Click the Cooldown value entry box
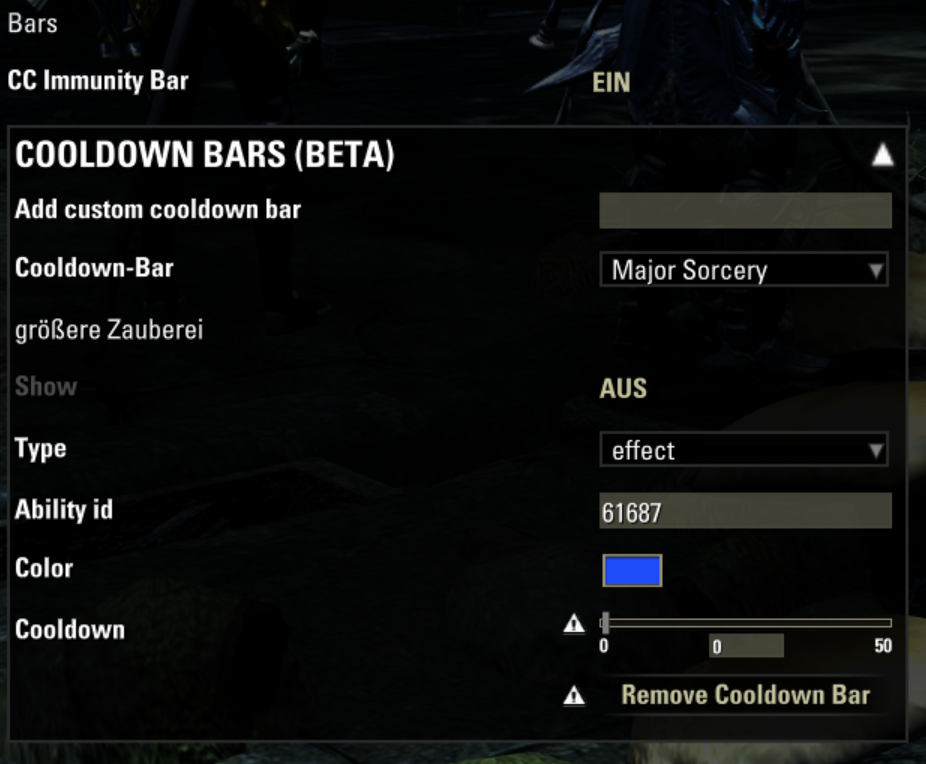This screenshot has width=926, height=764. (746, 647)
